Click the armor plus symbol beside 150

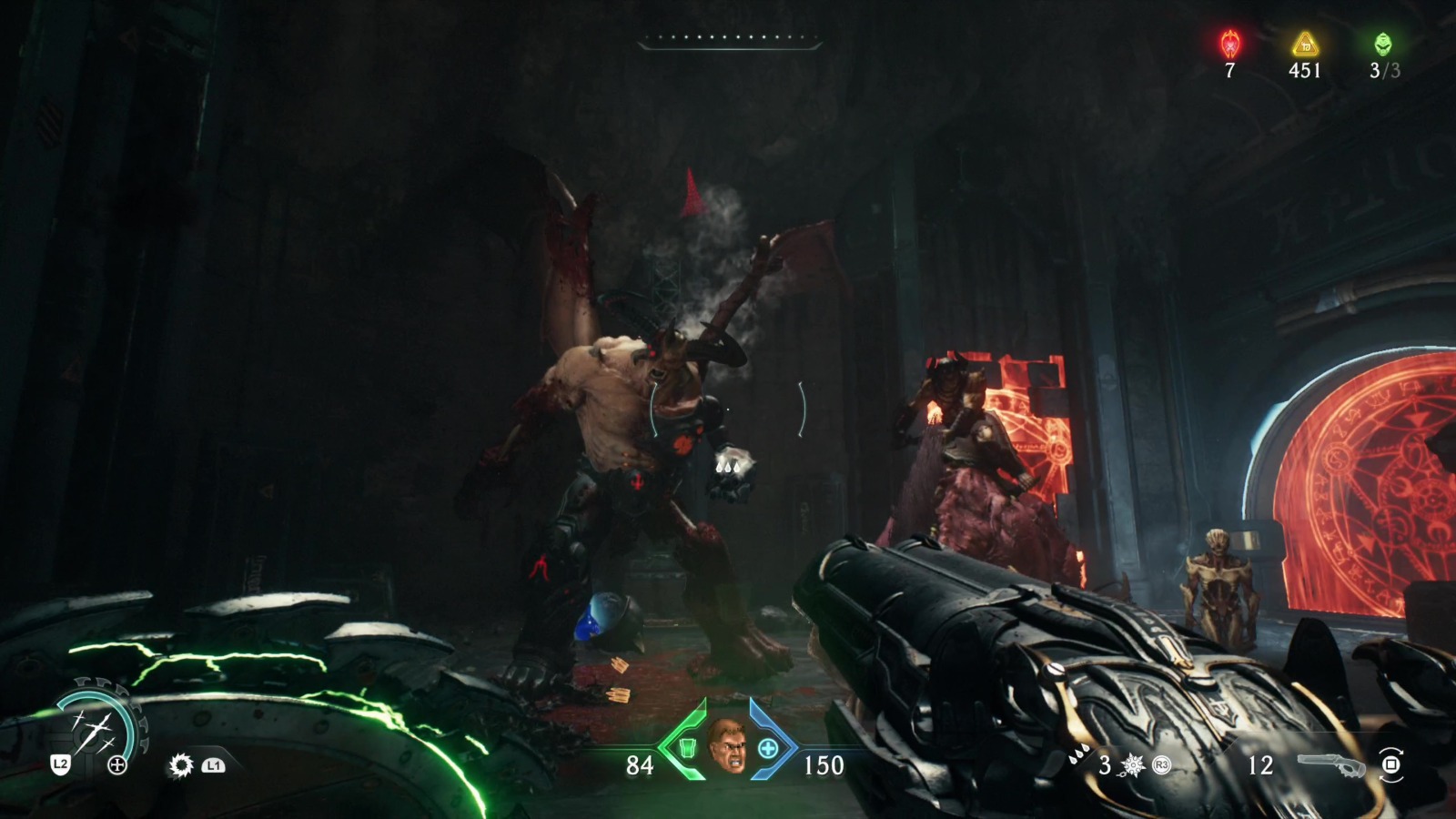pos(769,750)
